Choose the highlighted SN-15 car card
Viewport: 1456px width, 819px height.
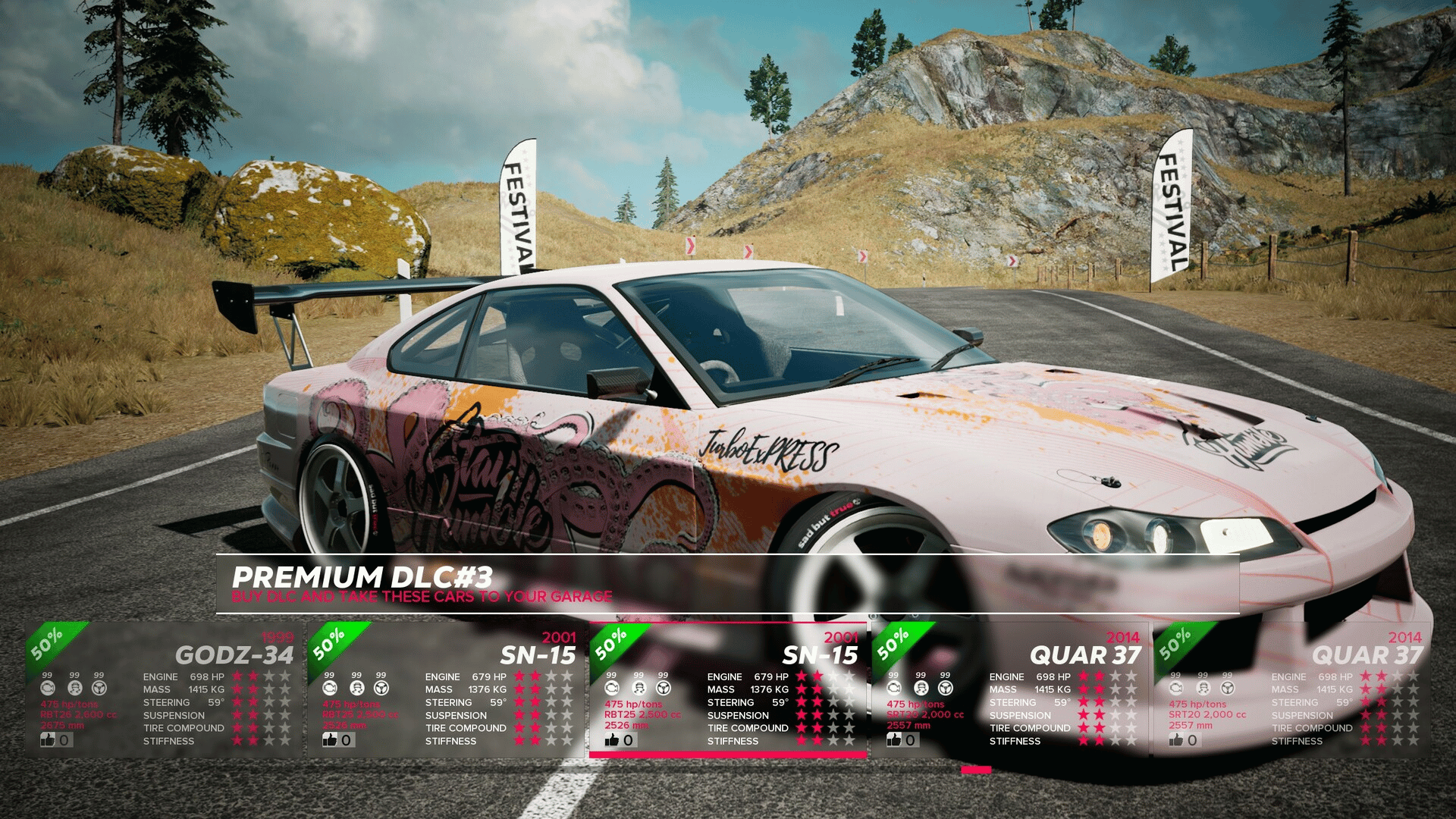(x=728, y=689)
